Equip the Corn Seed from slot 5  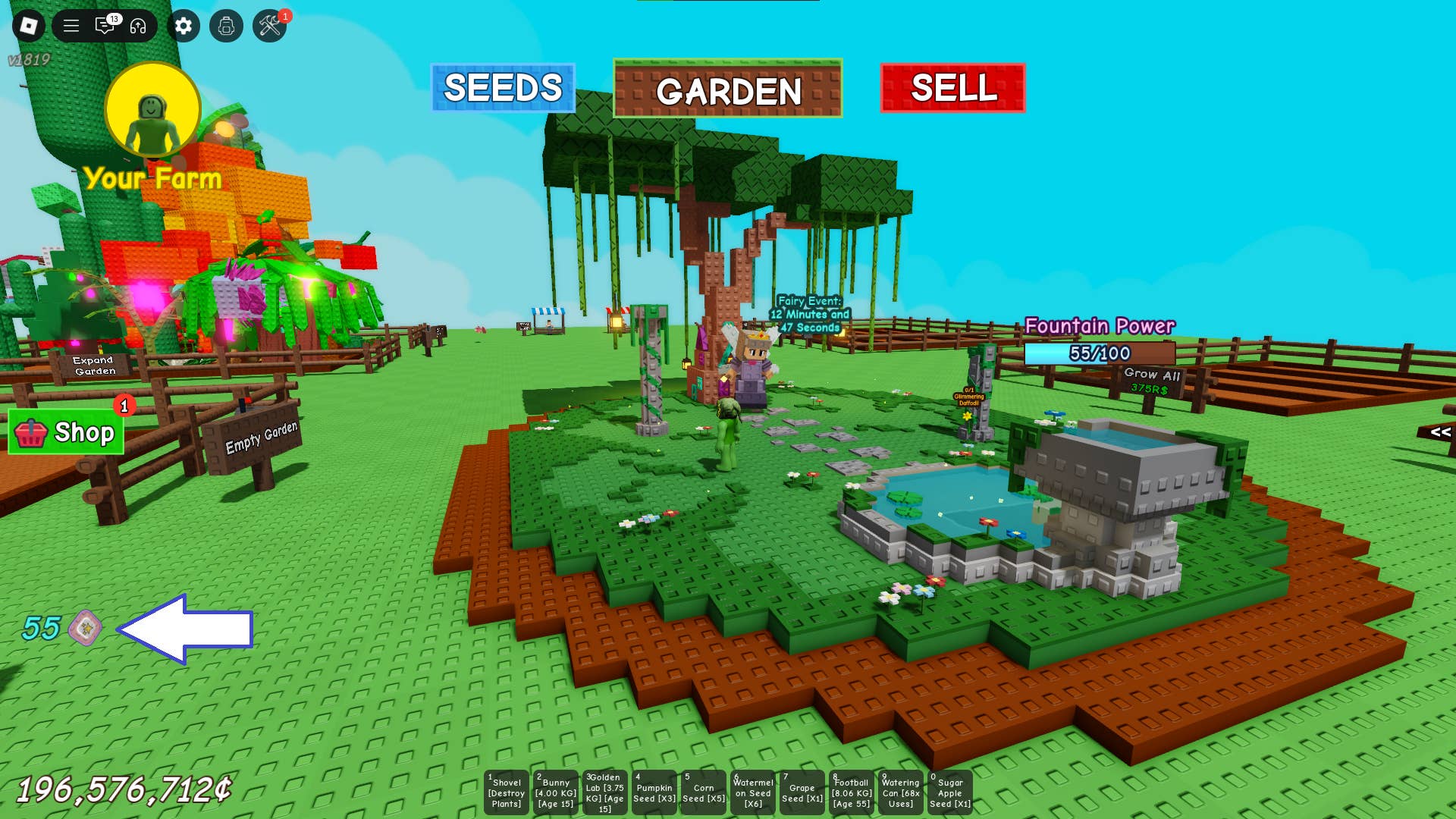703,791
